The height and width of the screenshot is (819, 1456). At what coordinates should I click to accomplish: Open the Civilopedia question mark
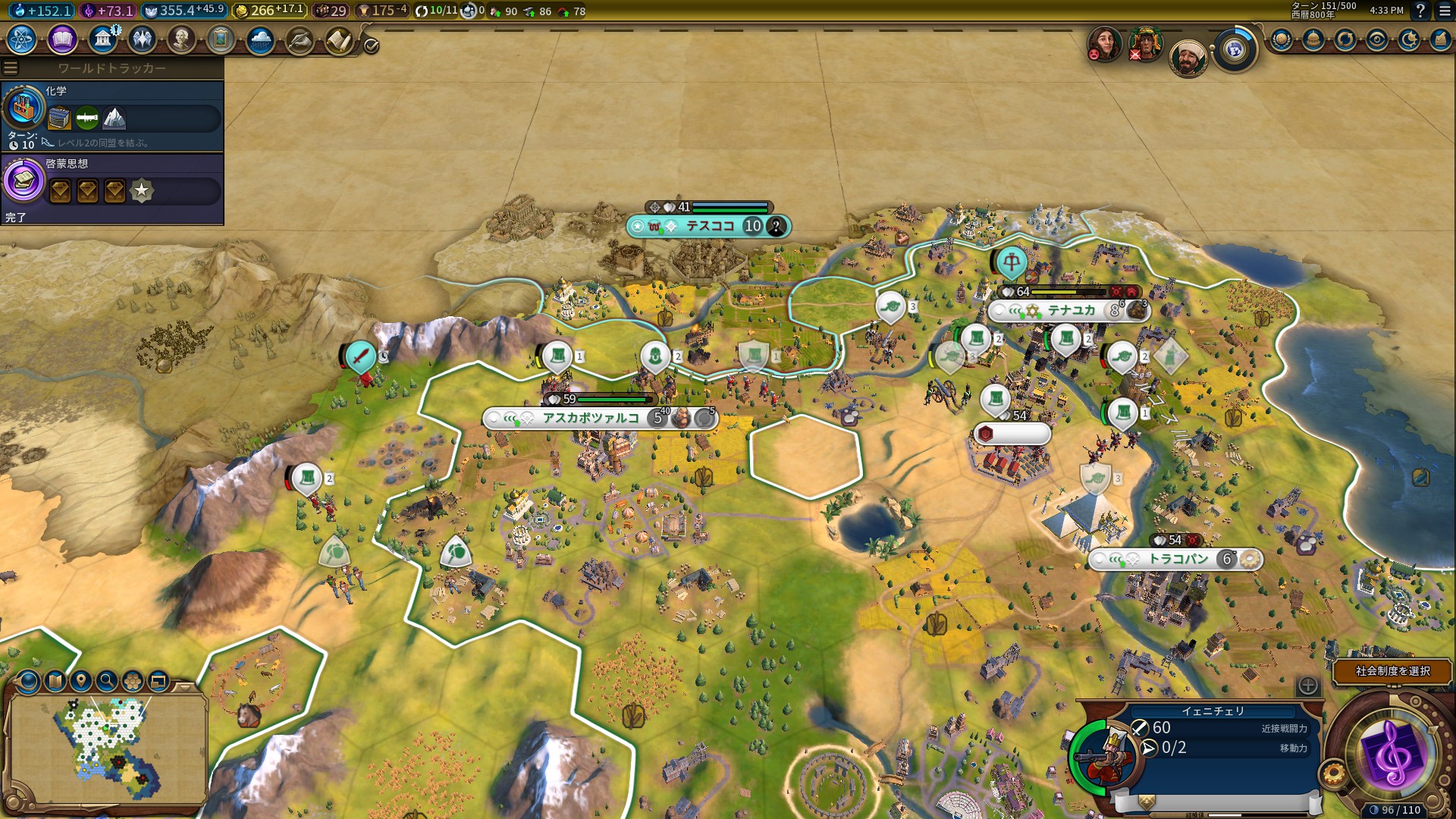click(1420, 11)
